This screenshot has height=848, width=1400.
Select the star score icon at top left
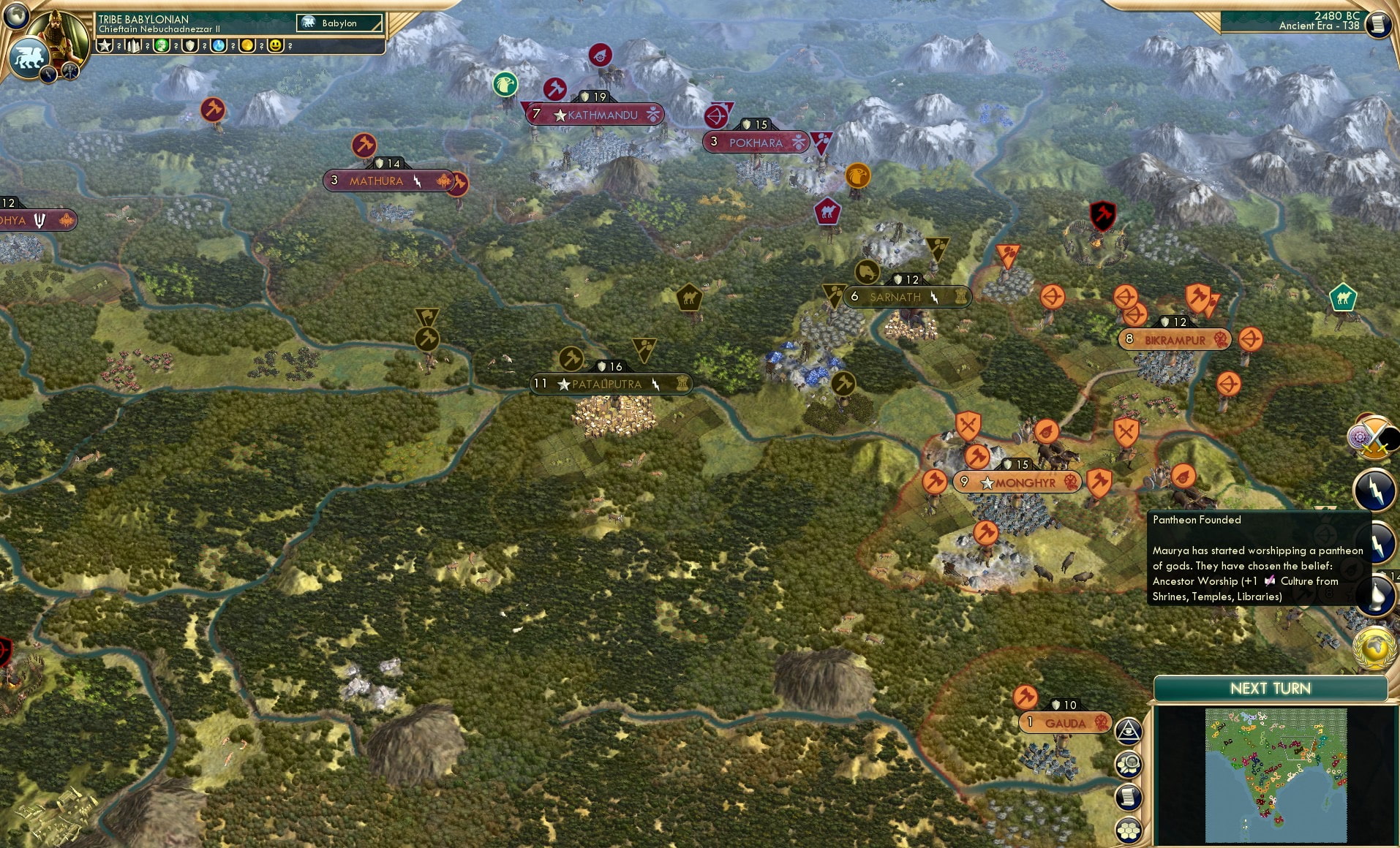click(x=105, y=45)
